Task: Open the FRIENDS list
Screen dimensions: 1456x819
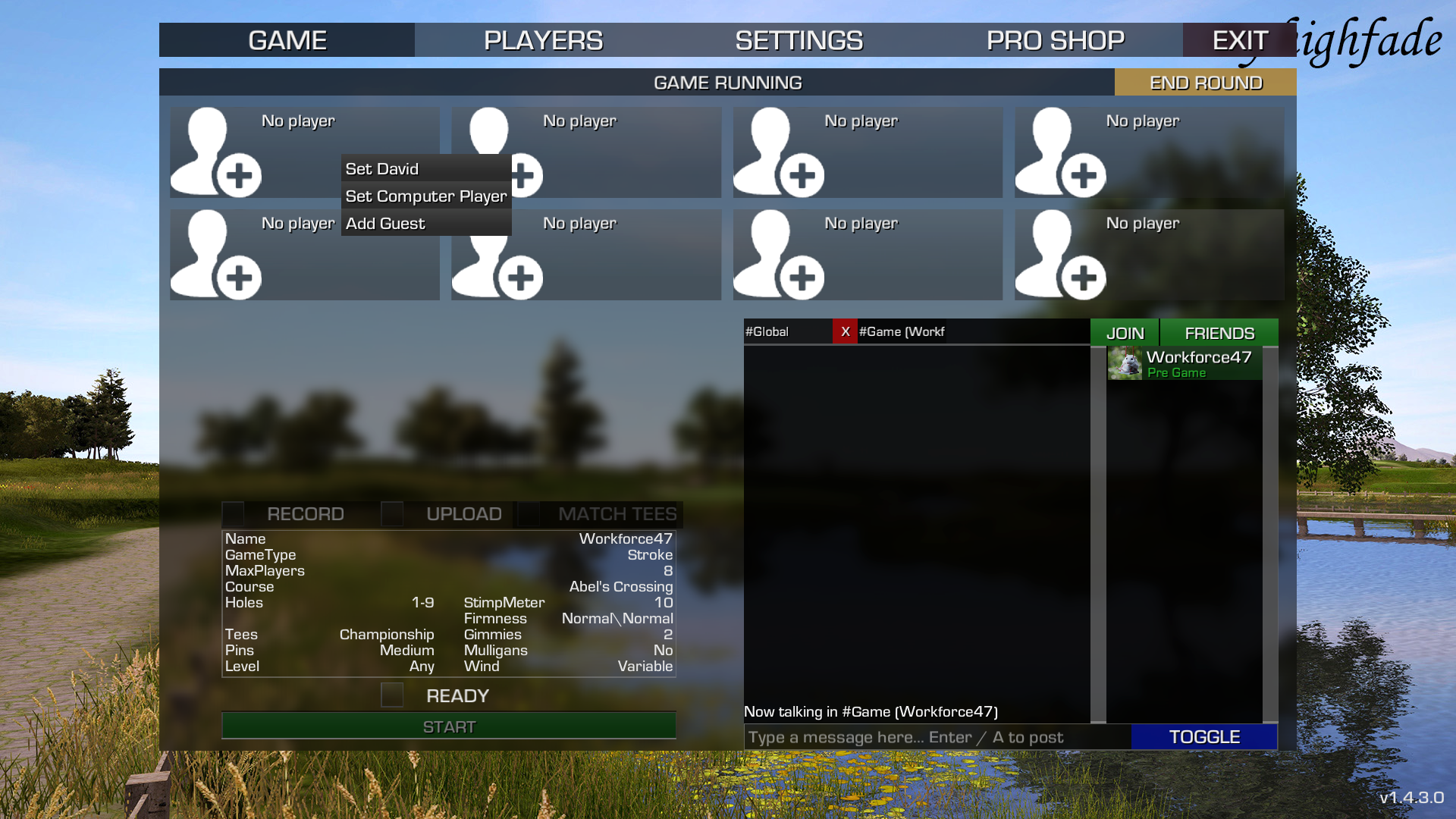Action: [x=1219, y=333]
